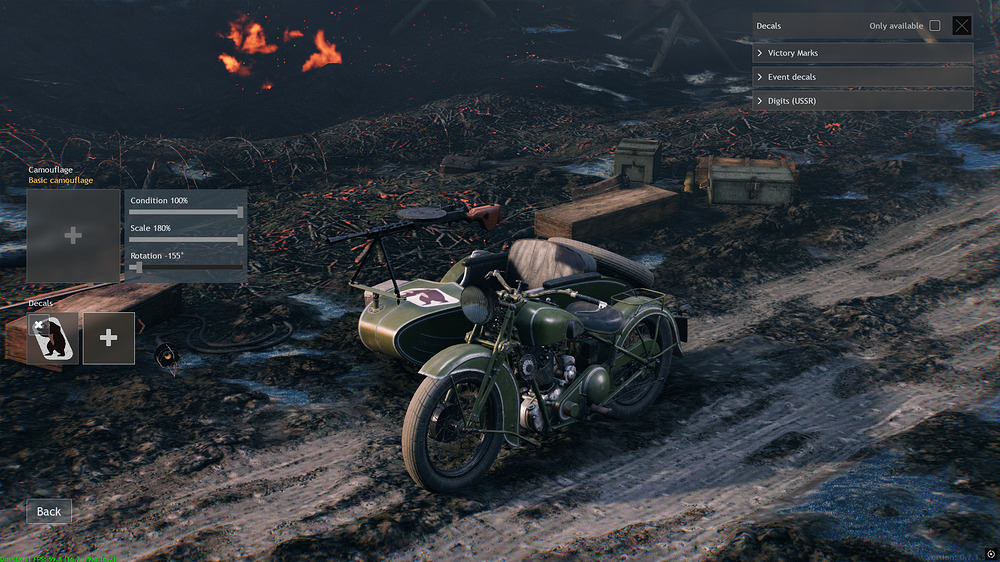The height and width of the screenshot is (562, 1000).
Task: Remove the bear decal with its X
Action: pyautogui.click(x=38, y=325)
